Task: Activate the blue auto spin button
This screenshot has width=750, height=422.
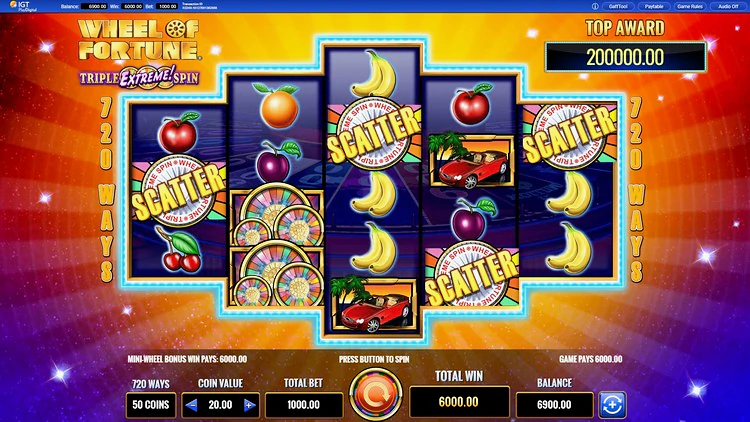Action: pyautogui.click(x=611, y=405)
